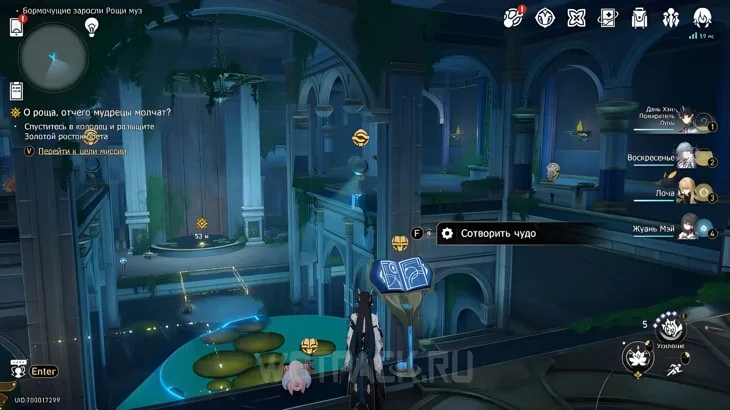
Task: Open the backpack inventory
Action: pyautogui.click(x=640, y=17)
